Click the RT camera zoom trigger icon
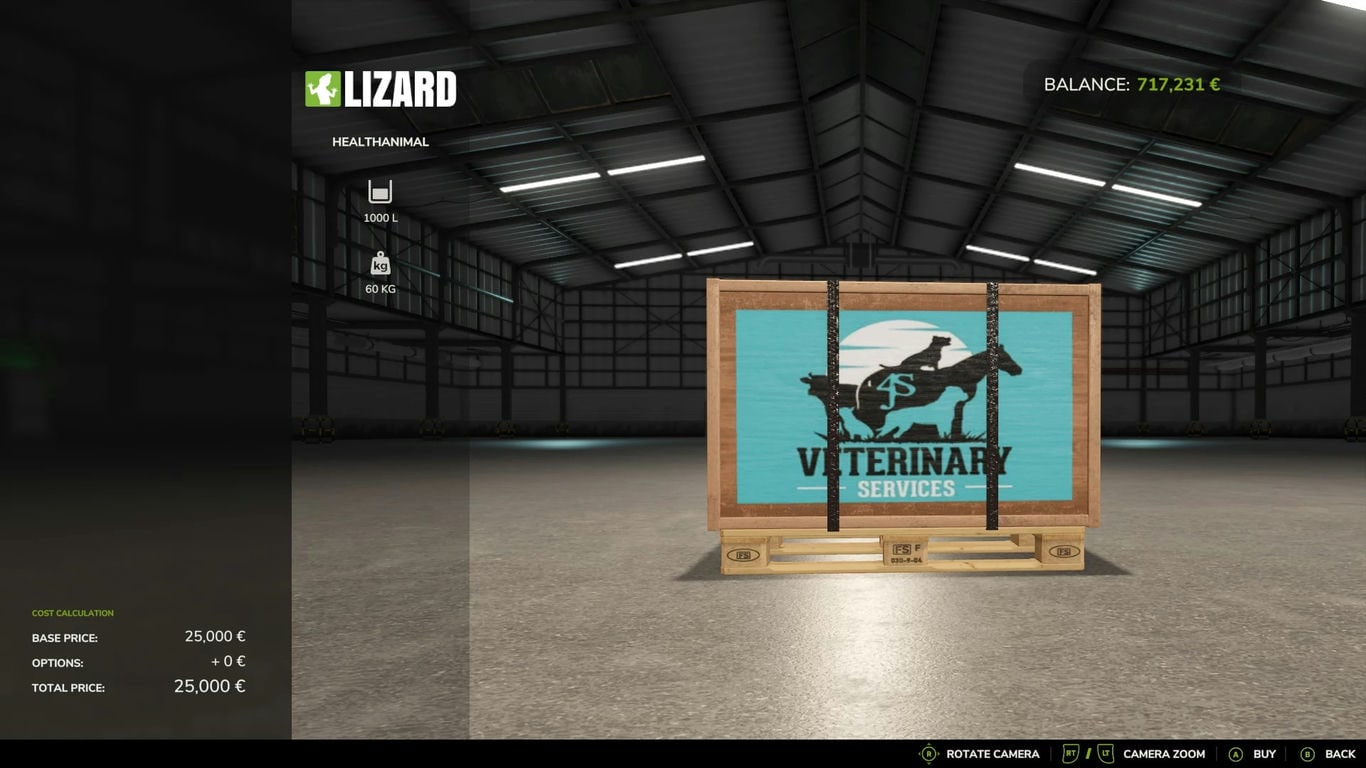The width and height of the screenshot is (1366, 768). coord(1070,753)
